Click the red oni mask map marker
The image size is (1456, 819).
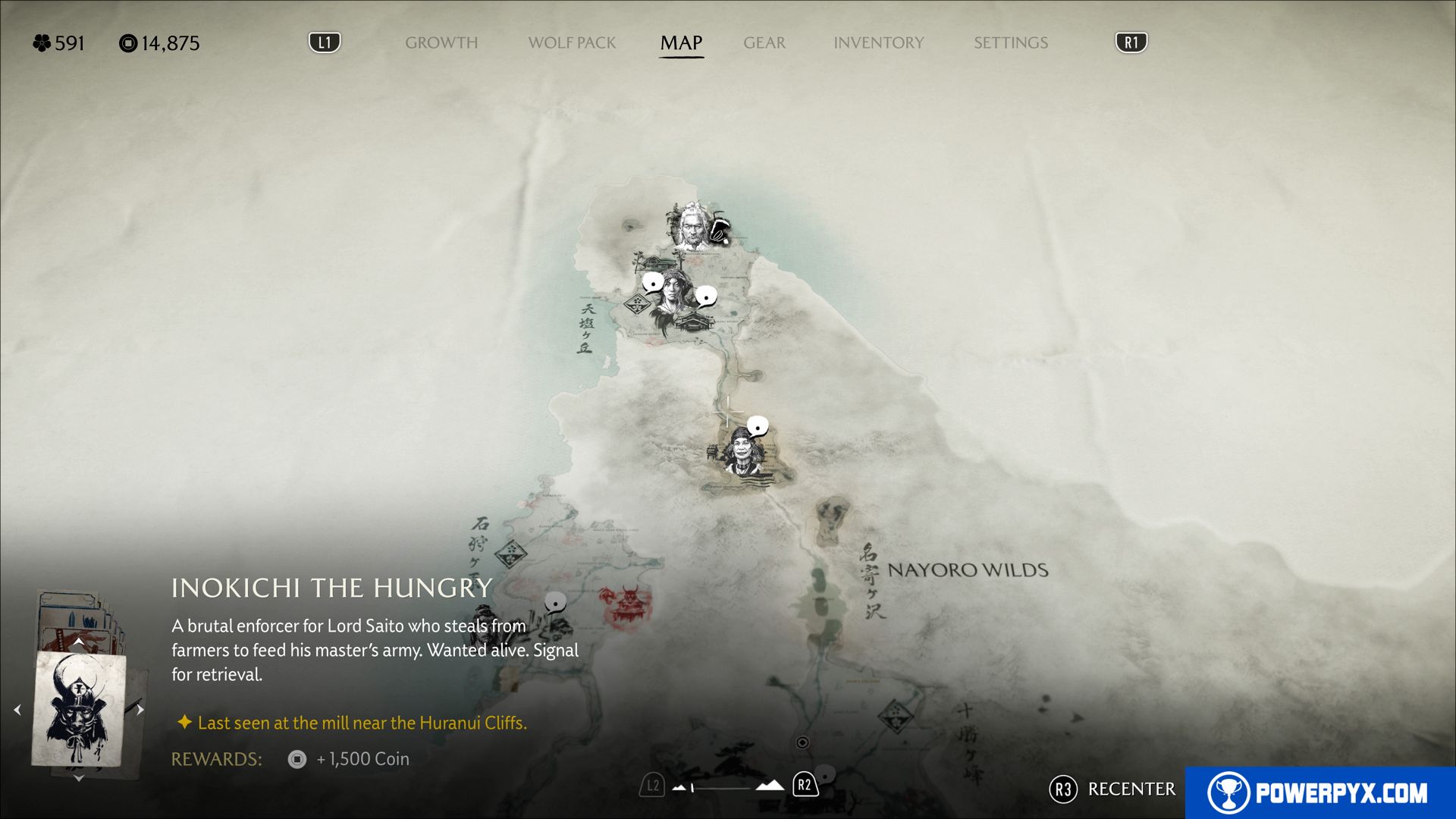(x=627, y=604)
